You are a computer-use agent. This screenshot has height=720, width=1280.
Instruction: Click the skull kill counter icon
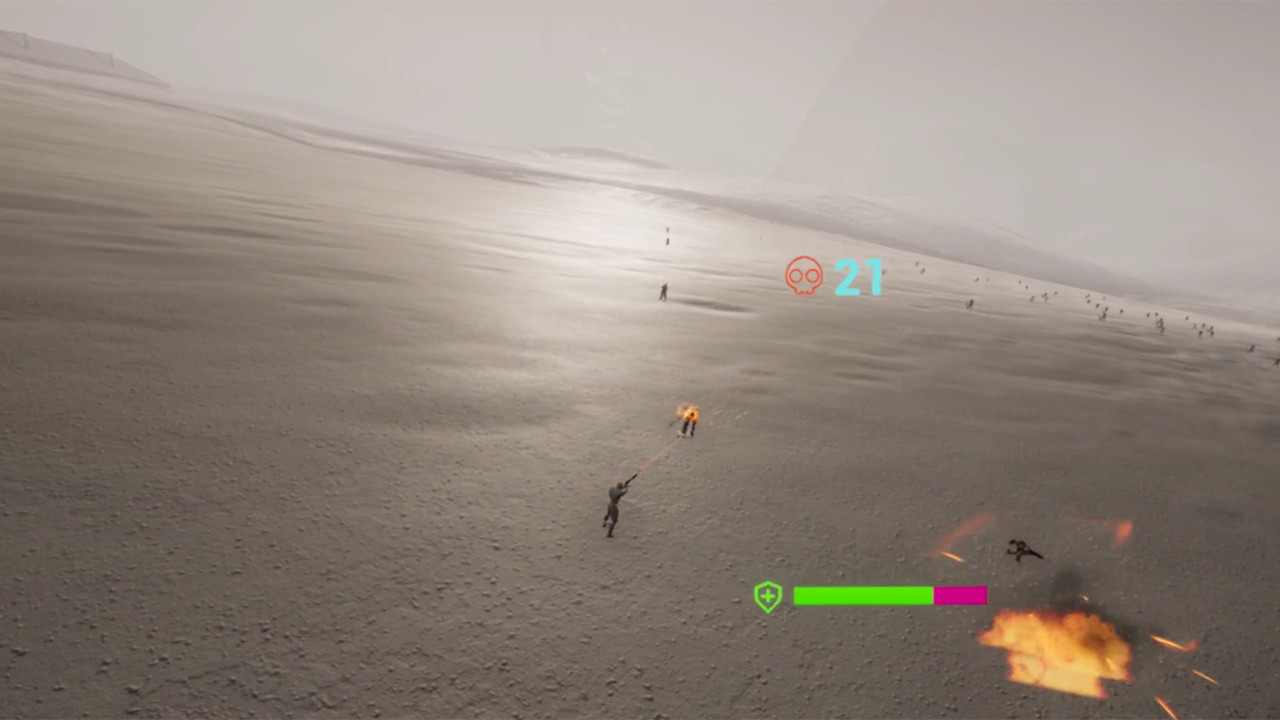tap(803, 277)
